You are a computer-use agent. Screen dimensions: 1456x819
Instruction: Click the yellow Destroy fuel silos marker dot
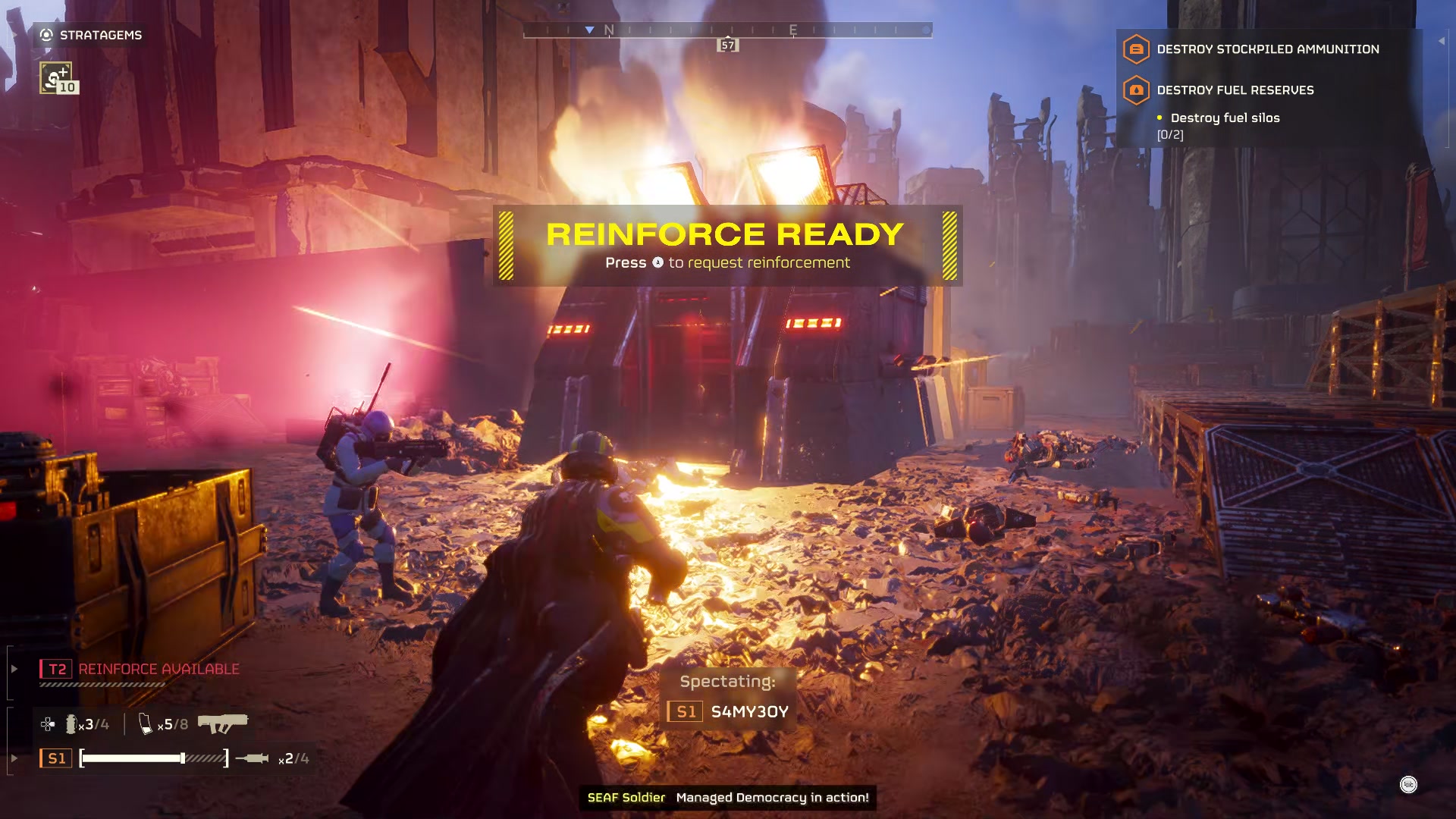tap(1159, 118)
